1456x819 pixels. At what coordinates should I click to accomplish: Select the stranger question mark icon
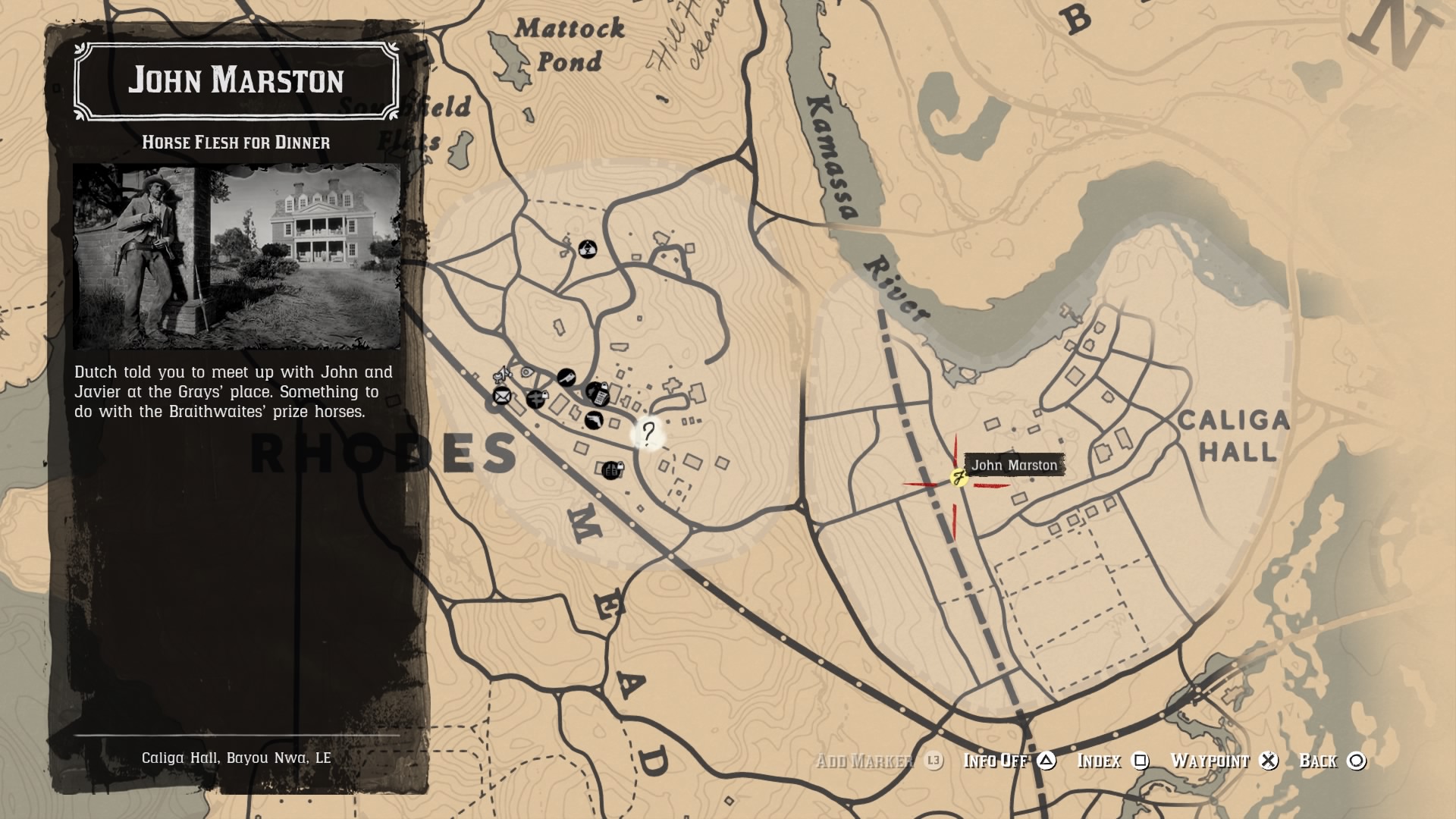(x=648, y=434)
